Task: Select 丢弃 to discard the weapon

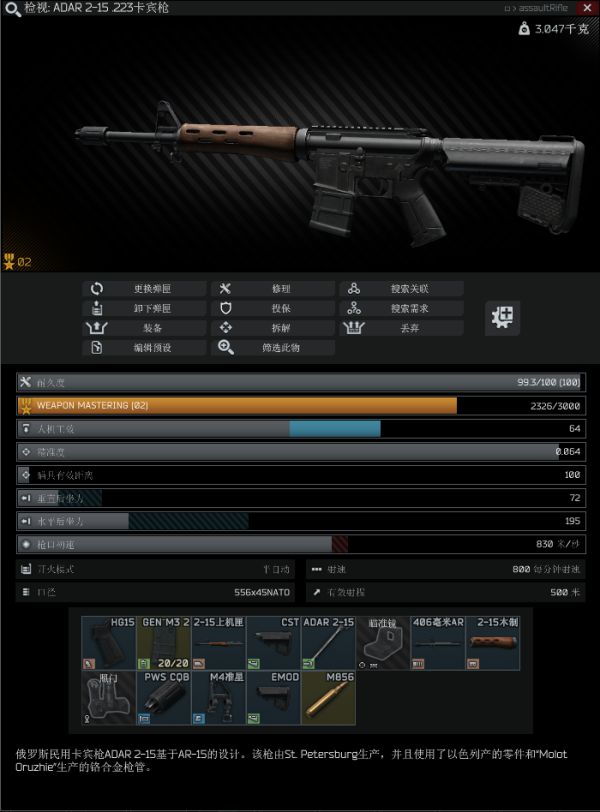Action: [400, 328]
